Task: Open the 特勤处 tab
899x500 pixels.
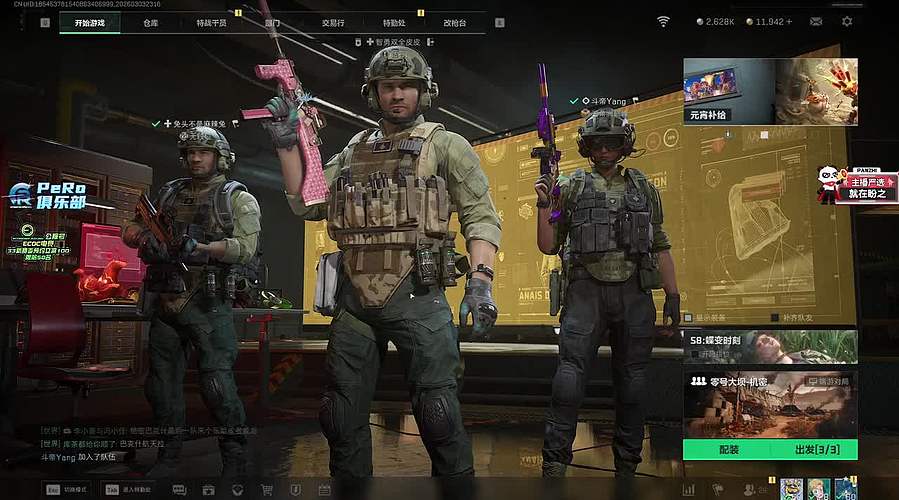Action: [x=394, y=21]
